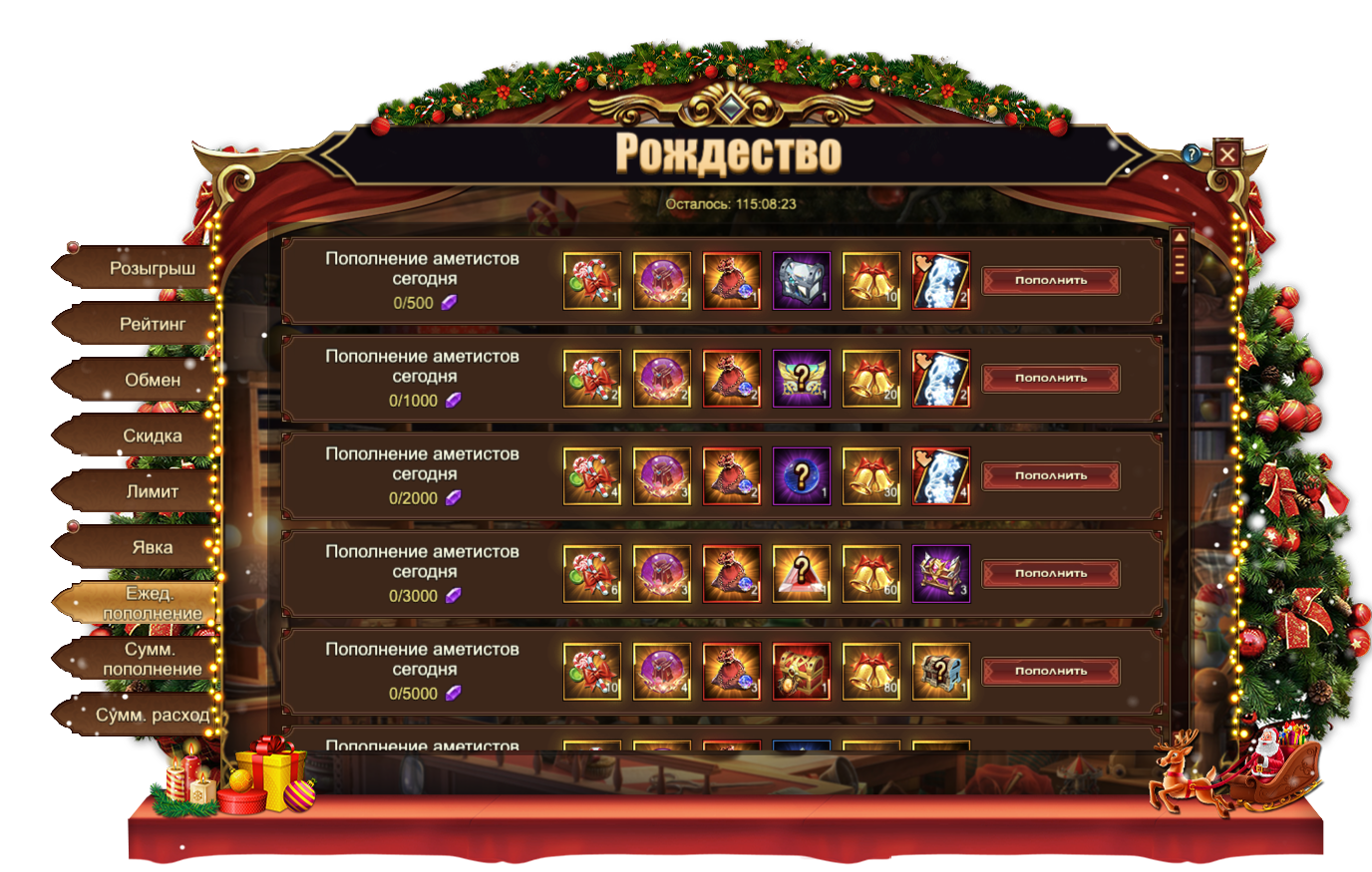The image size is (1372, 872).
Task: Select the winged mystery reward in 0/1000 row
Action: [x=802, y=379]
